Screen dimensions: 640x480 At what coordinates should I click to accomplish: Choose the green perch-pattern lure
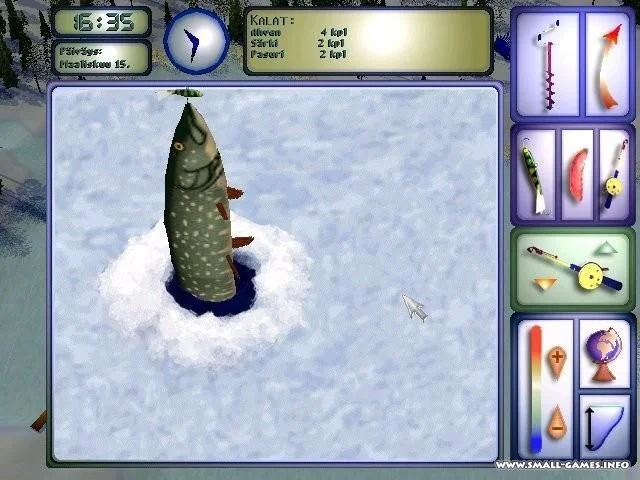[x=532, y=177]
